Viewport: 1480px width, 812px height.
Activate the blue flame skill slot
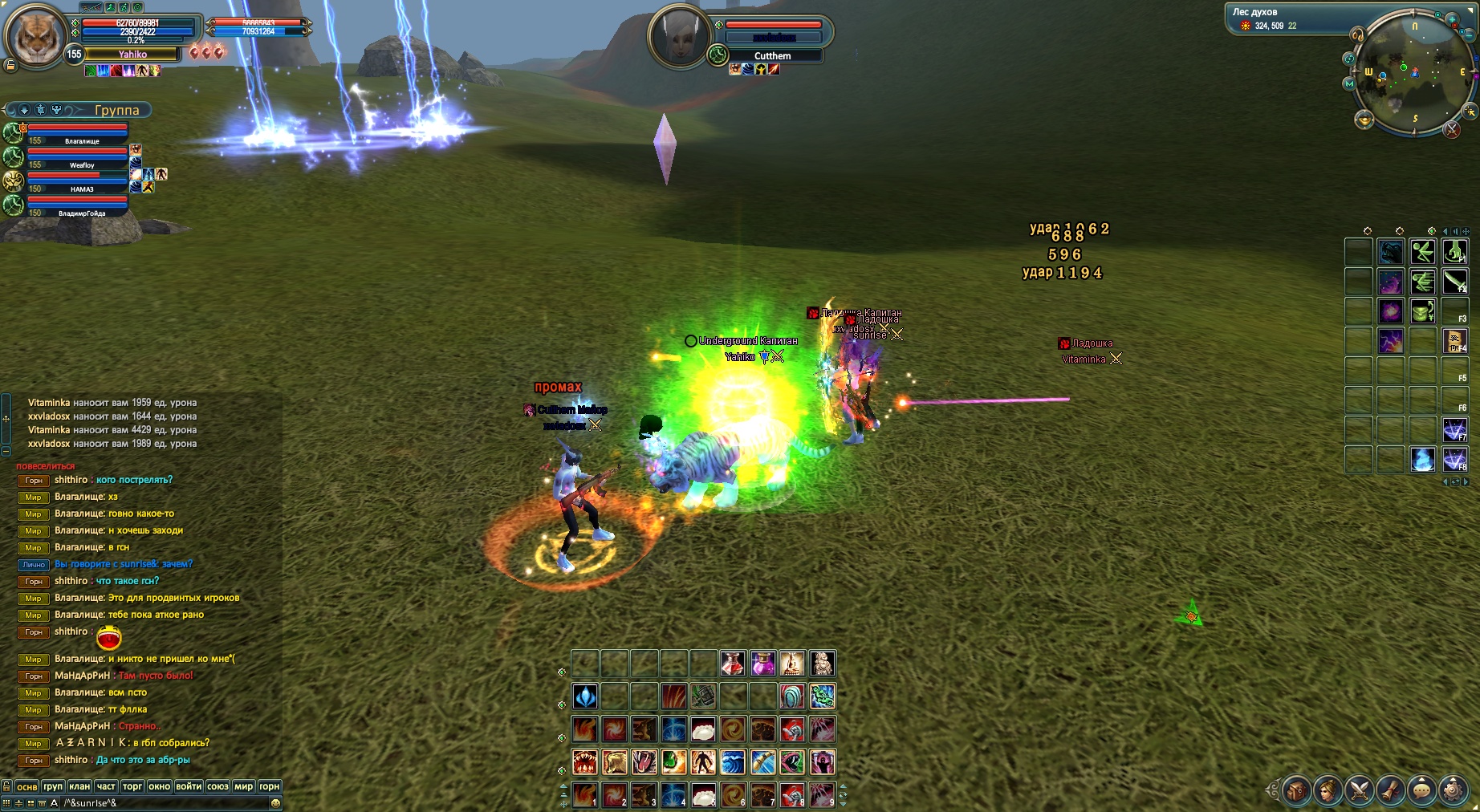coord(1422,459)
